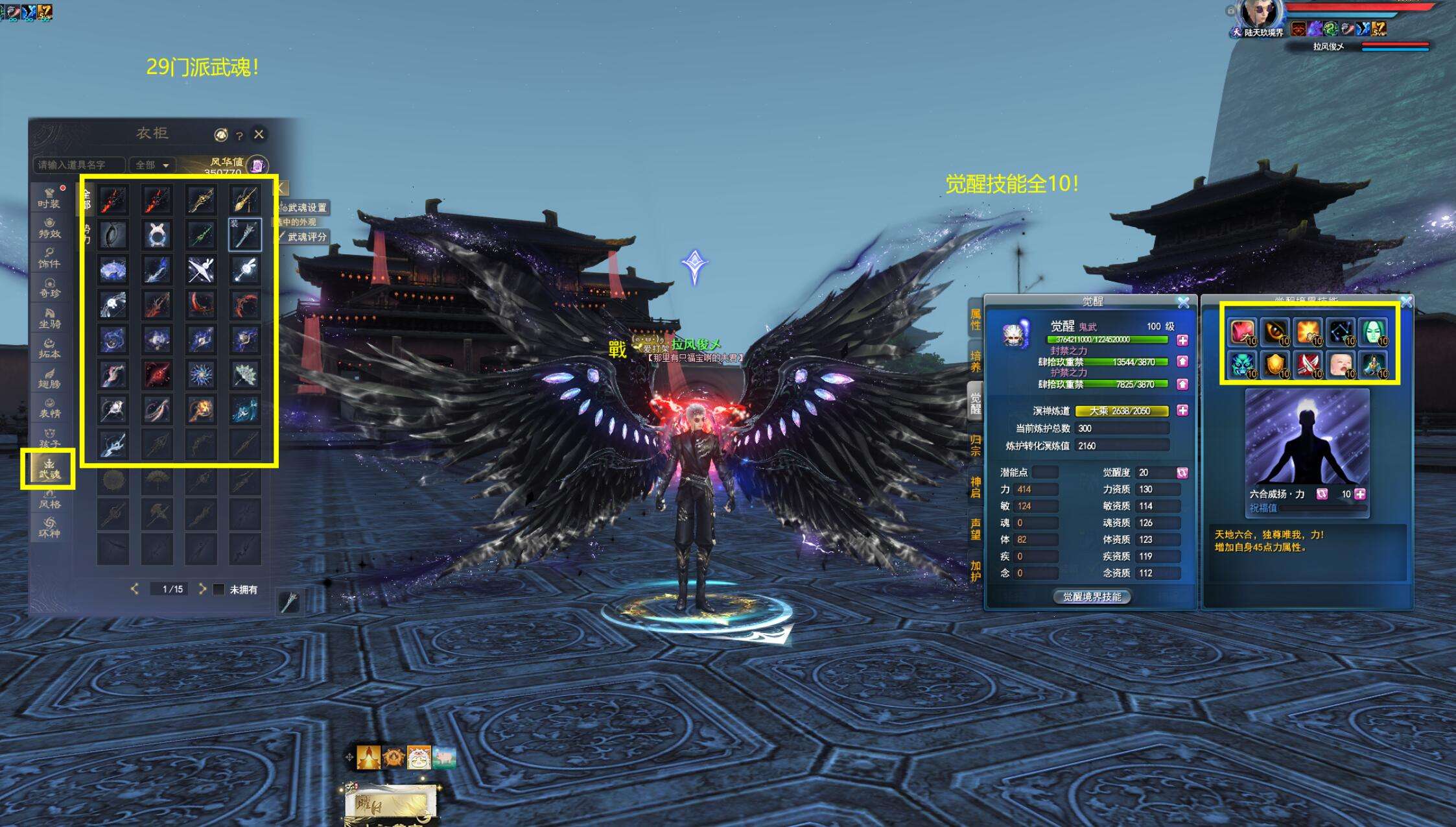
Task: Switch to the 环神 category
Action: click(x=49, y=527)
